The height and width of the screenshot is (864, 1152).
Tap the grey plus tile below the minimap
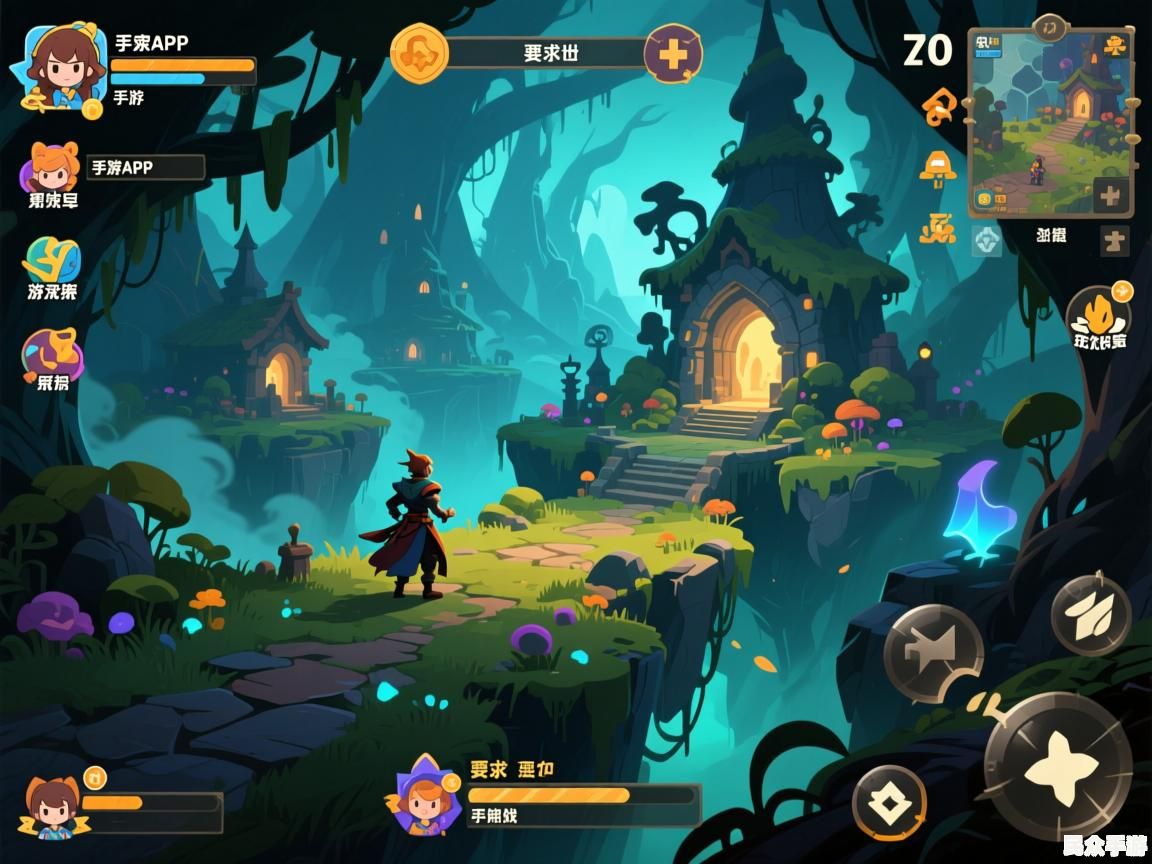[1114, 241]
